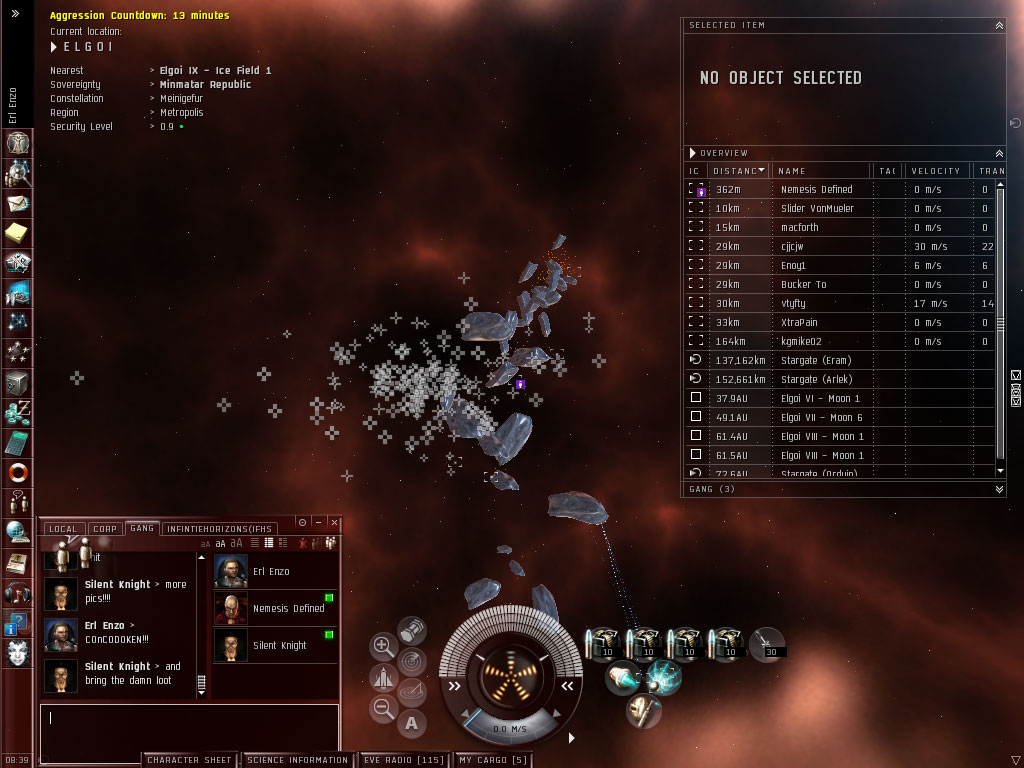
Task: Sort overview by the Name column
Action: pos(820,171)
